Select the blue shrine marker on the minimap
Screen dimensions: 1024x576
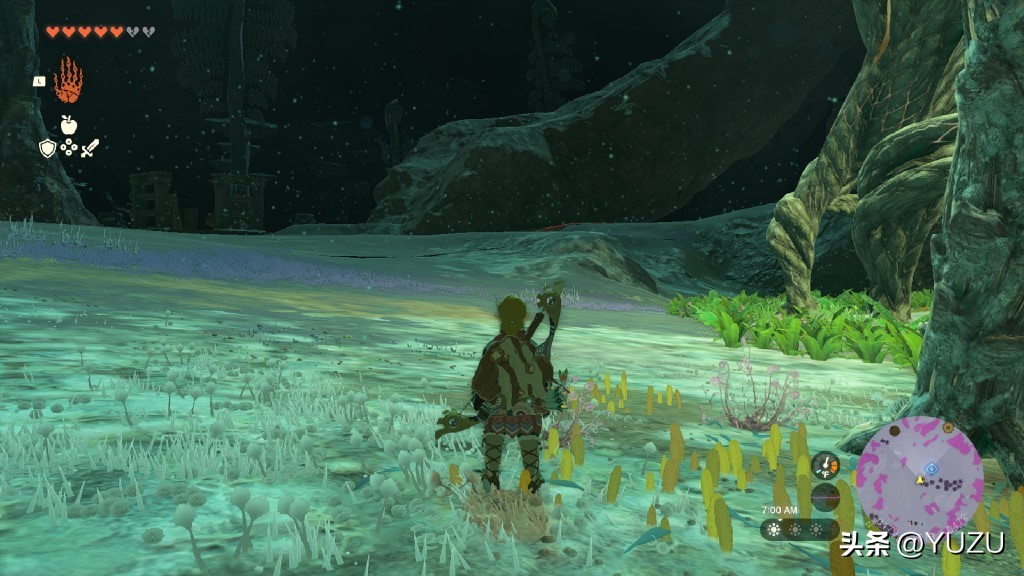pyautogui.click(x=931, y=467)
